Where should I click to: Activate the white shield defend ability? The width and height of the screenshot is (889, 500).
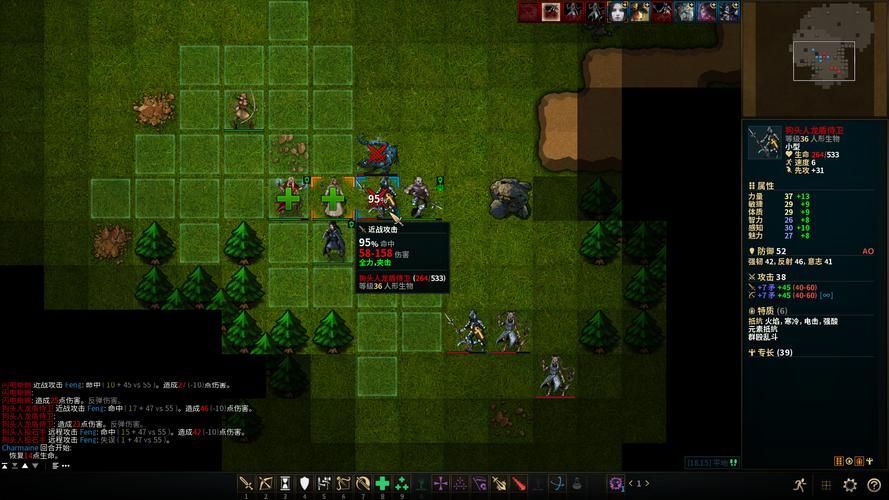click(x=304, y=484)
